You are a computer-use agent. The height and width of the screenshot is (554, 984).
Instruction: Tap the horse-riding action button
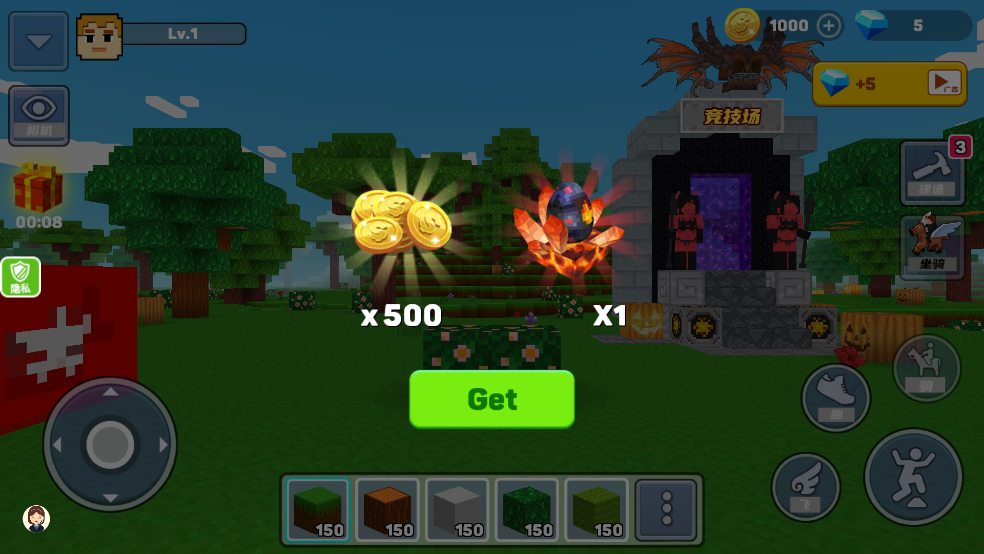click(x=926, y=367)
